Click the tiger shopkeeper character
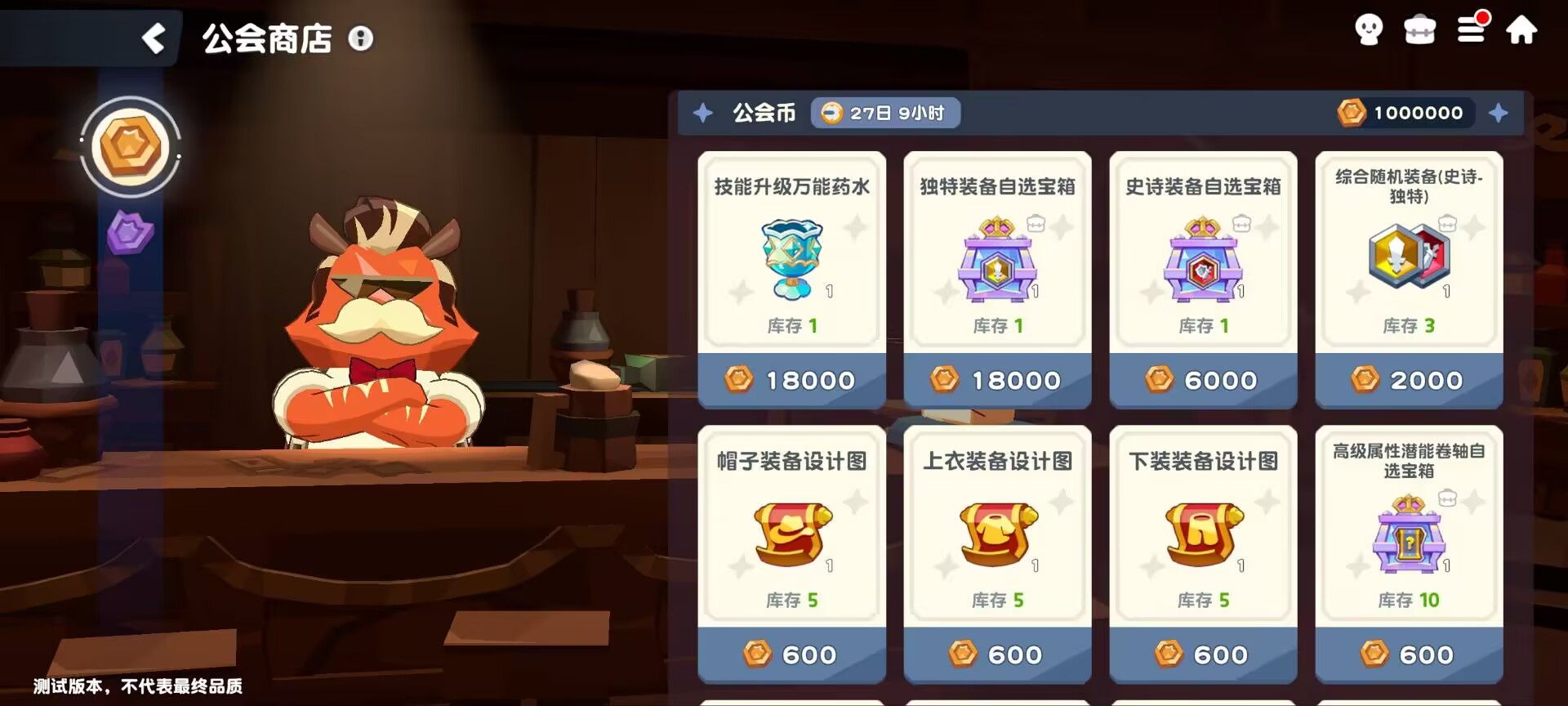 click(376, 327)
